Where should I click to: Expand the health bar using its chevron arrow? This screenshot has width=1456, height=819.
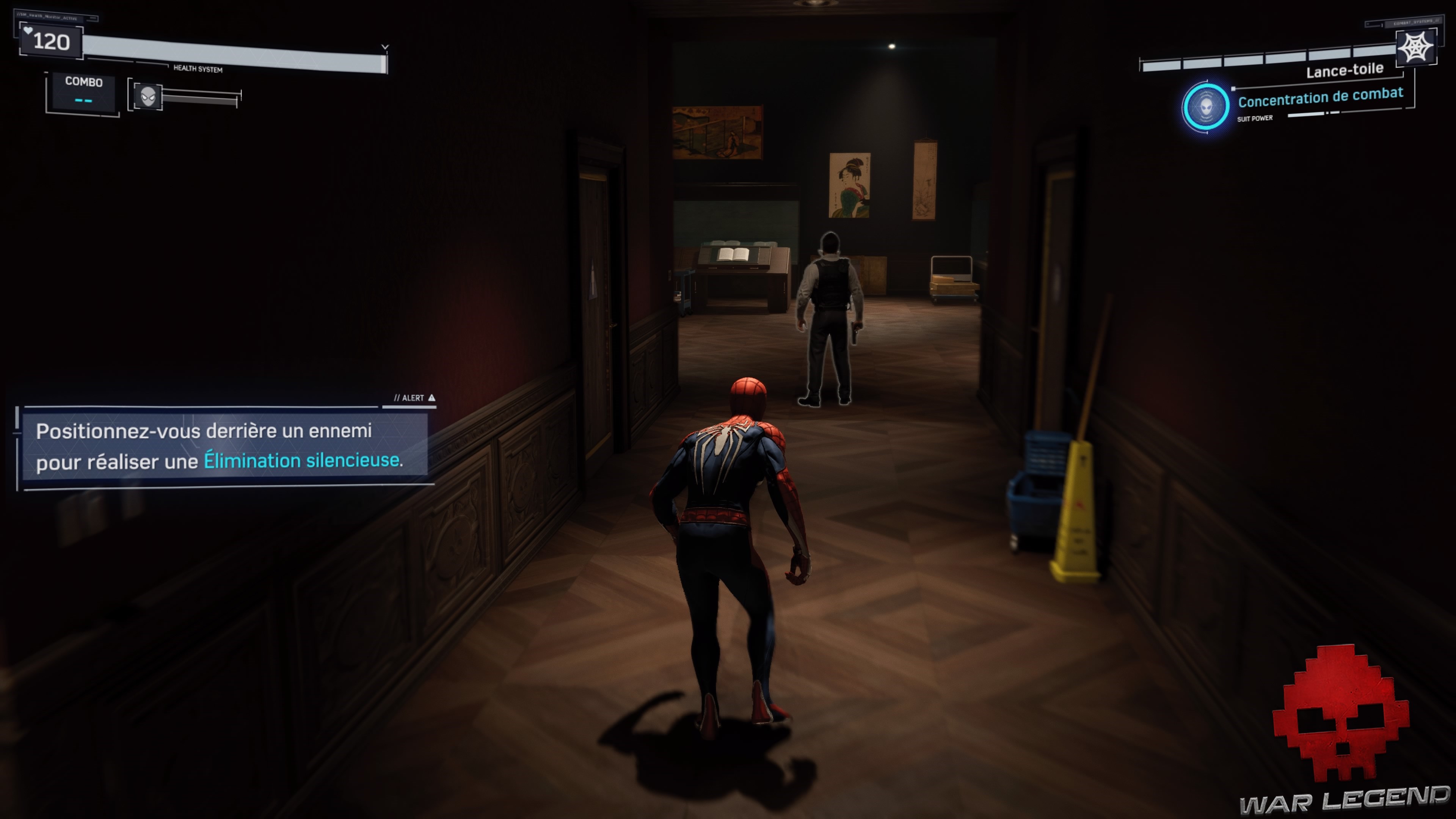385,47
